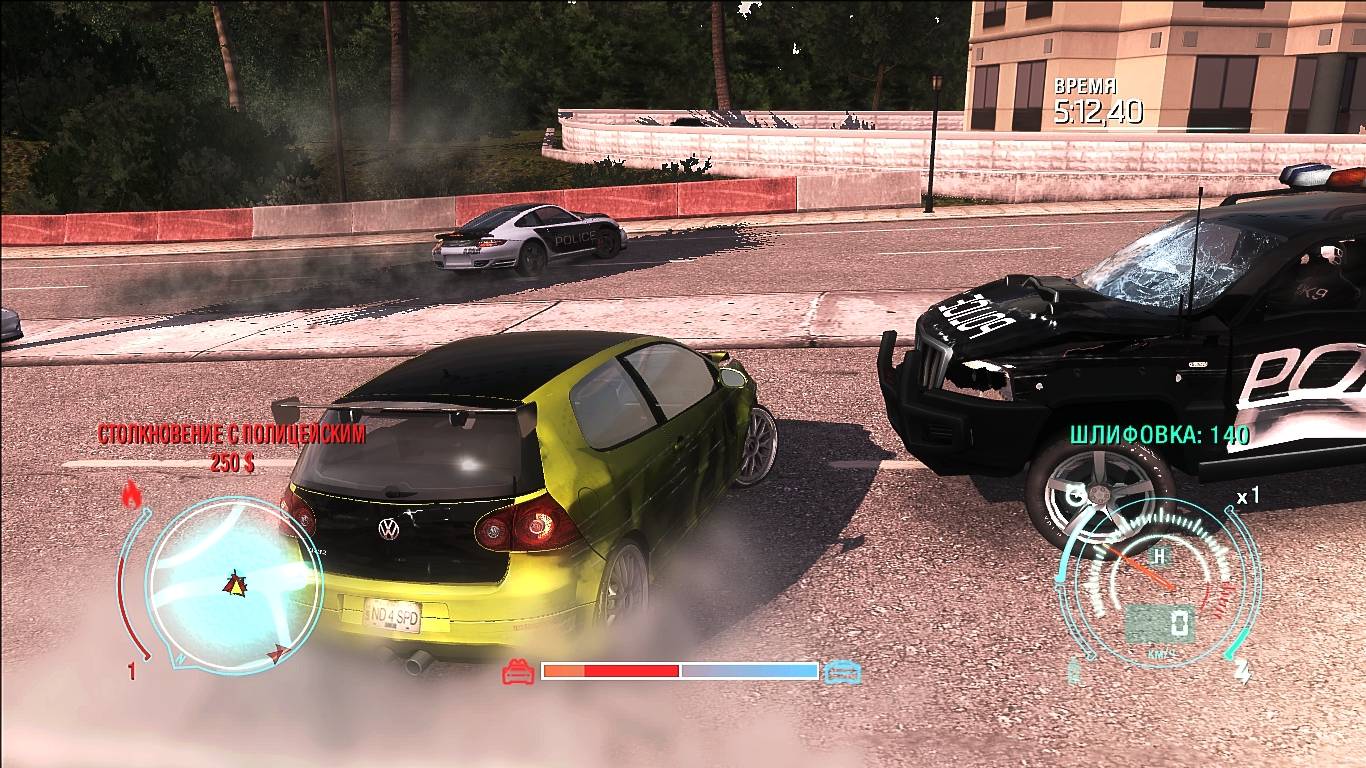Image resolution: width=1366 pixels, height=768 pixels.
Task: Click the blue car evade icon
Action: [842, 672]
